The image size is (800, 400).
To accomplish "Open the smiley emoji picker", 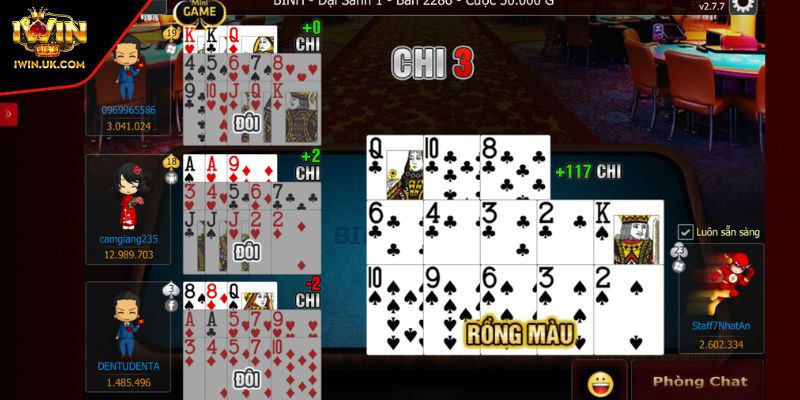I will [x=600, y=381].
